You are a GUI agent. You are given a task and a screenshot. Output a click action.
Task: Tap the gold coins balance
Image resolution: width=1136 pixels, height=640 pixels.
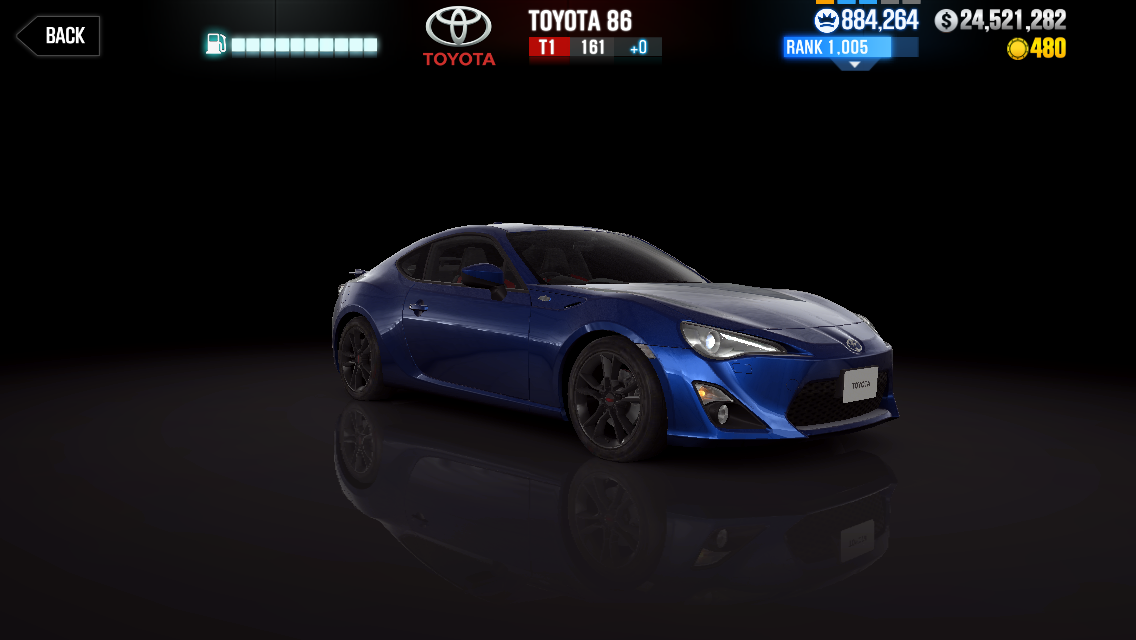[1036, 48]
